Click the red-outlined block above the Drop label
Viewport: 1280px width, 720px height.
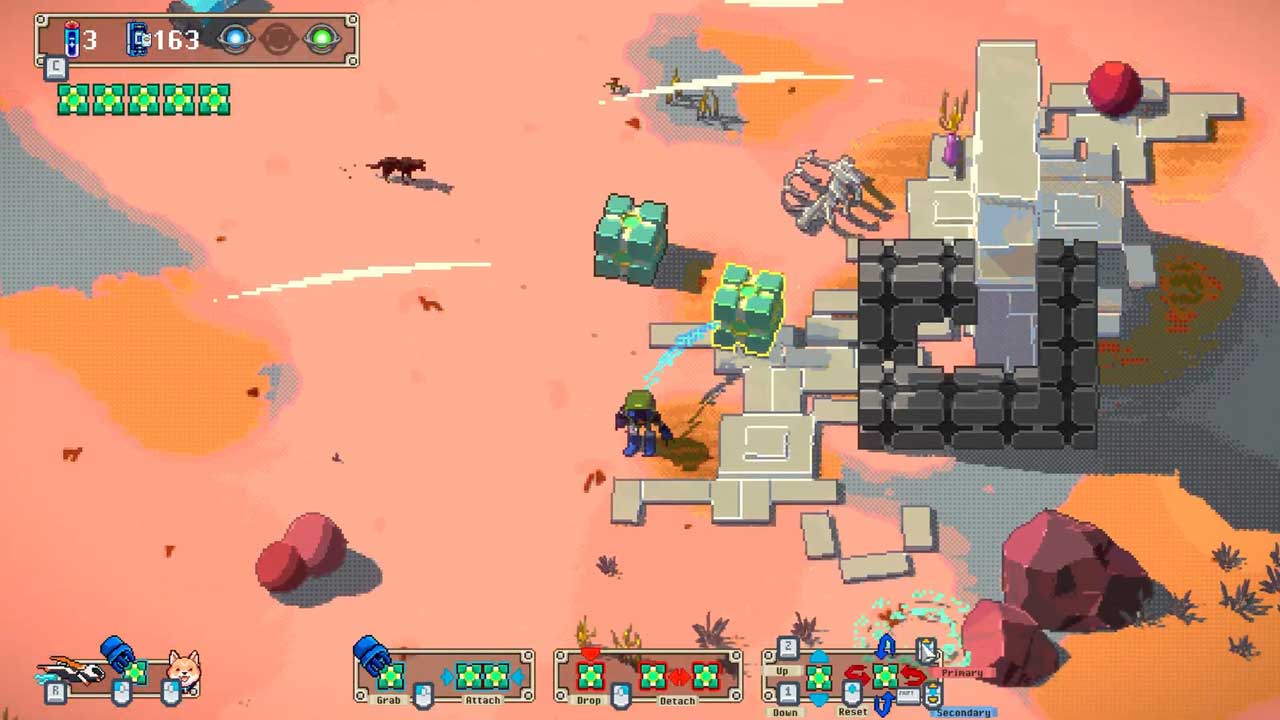[x=590, y=675]
